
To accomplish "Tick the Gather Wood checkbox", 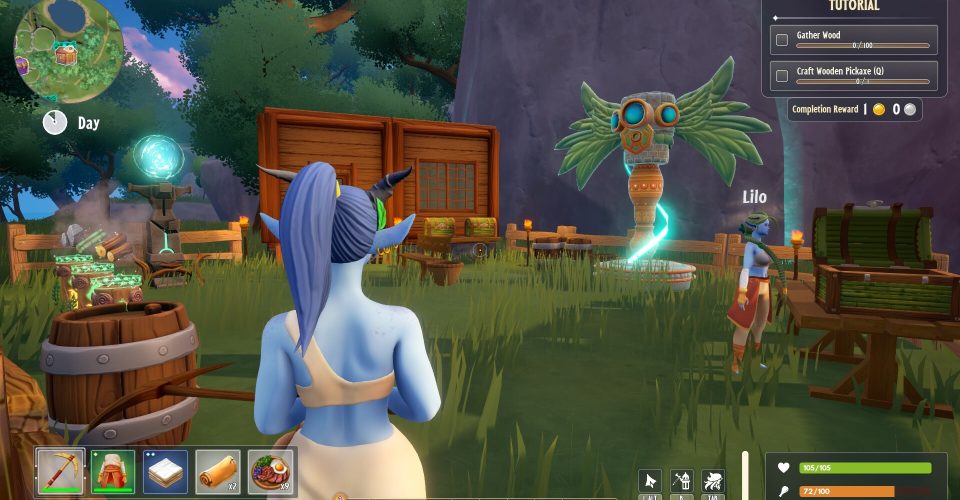I will click(x=783, y=40).
